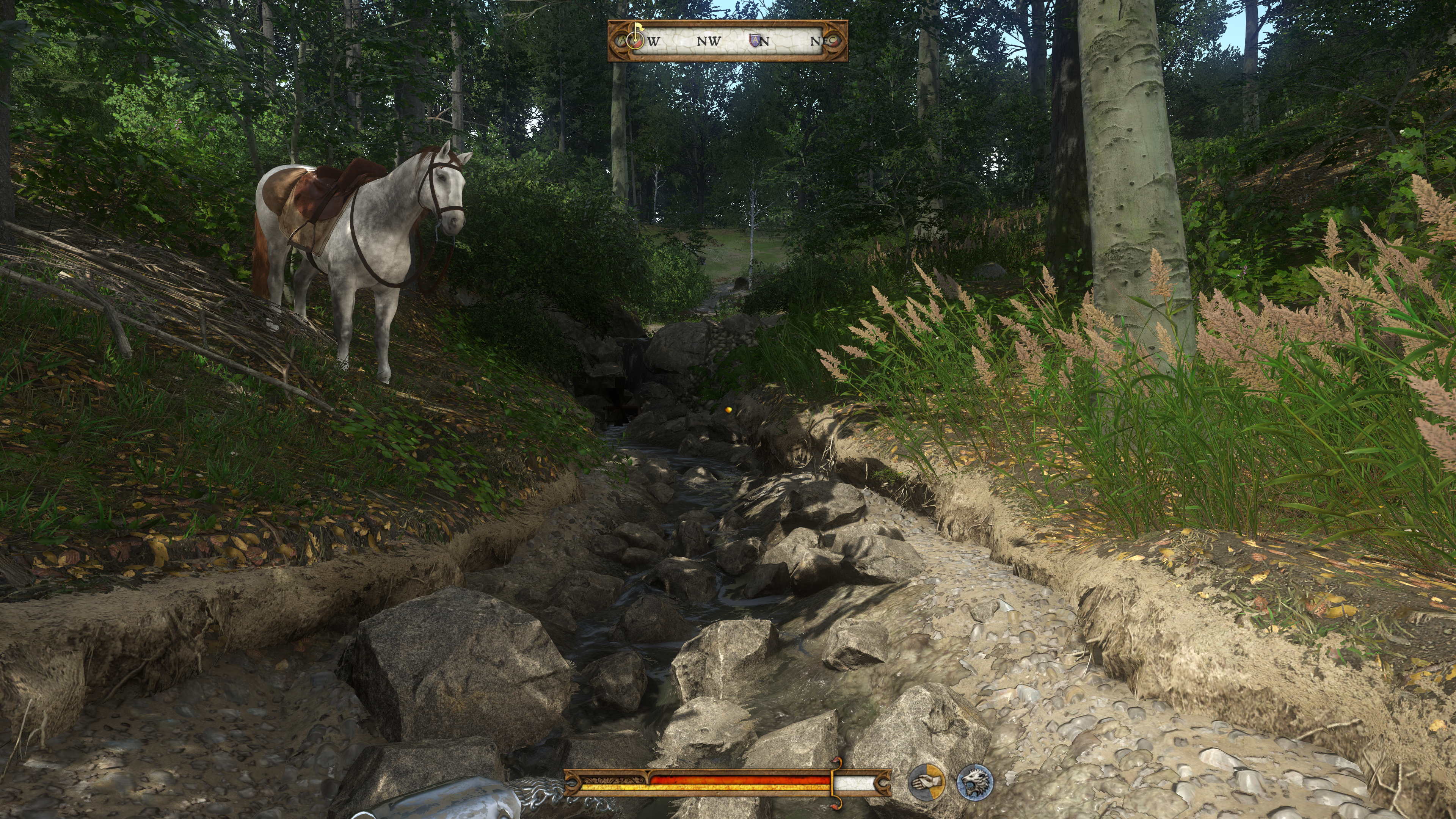Click the hand status icon

coord(926,782)
